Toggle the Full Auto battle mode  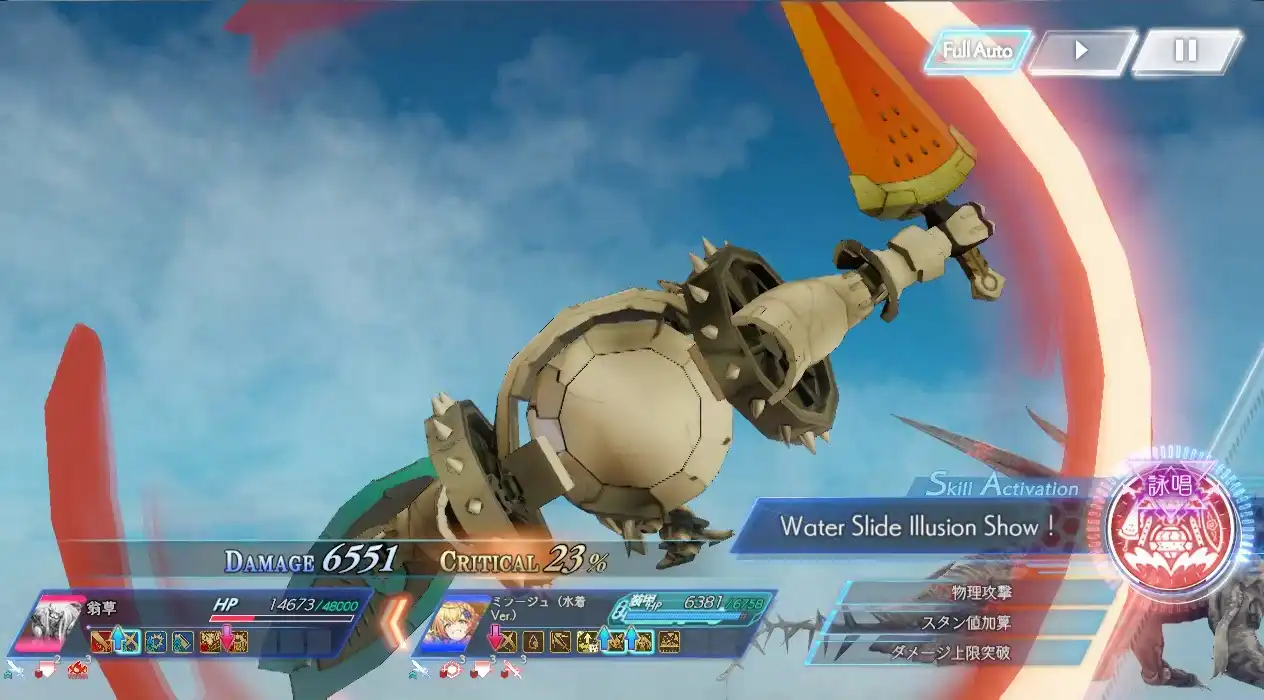(x=977, y=51)
